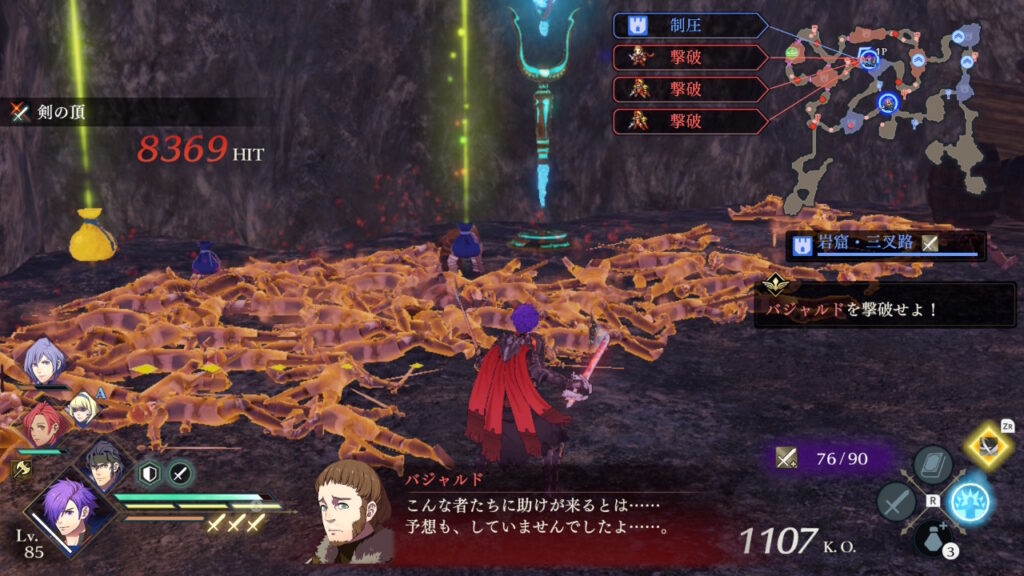Click the green marker on the minimap
The width and height of the screenshot is (1024, 576).
pos(792,52)
